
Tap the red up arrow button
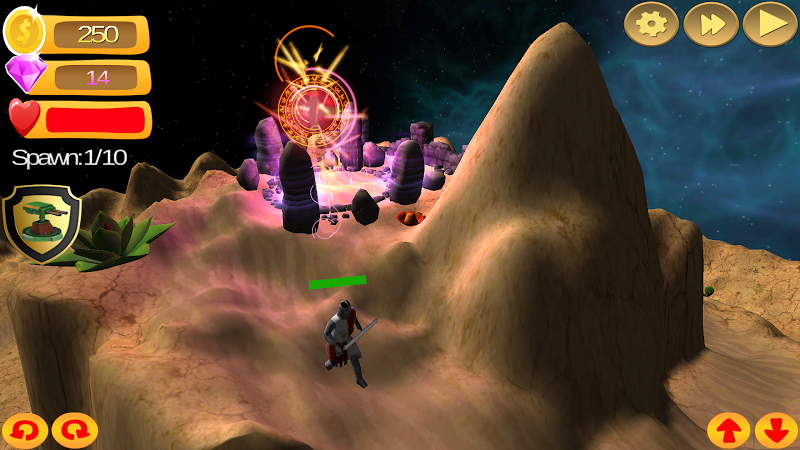tap(728, 431)
